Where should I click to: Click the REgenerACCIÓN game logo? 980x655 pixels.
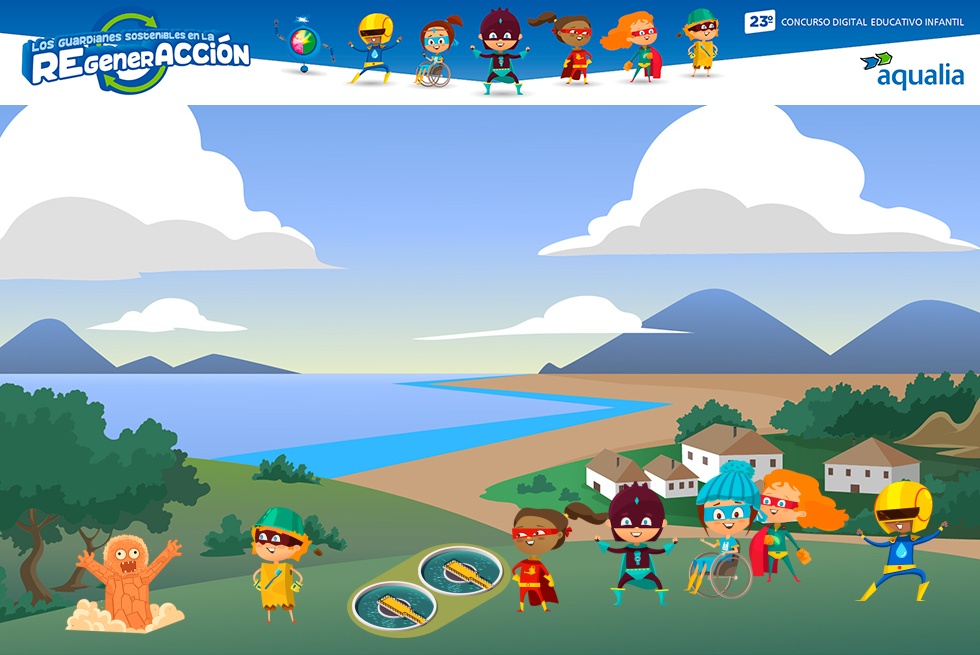137,55
